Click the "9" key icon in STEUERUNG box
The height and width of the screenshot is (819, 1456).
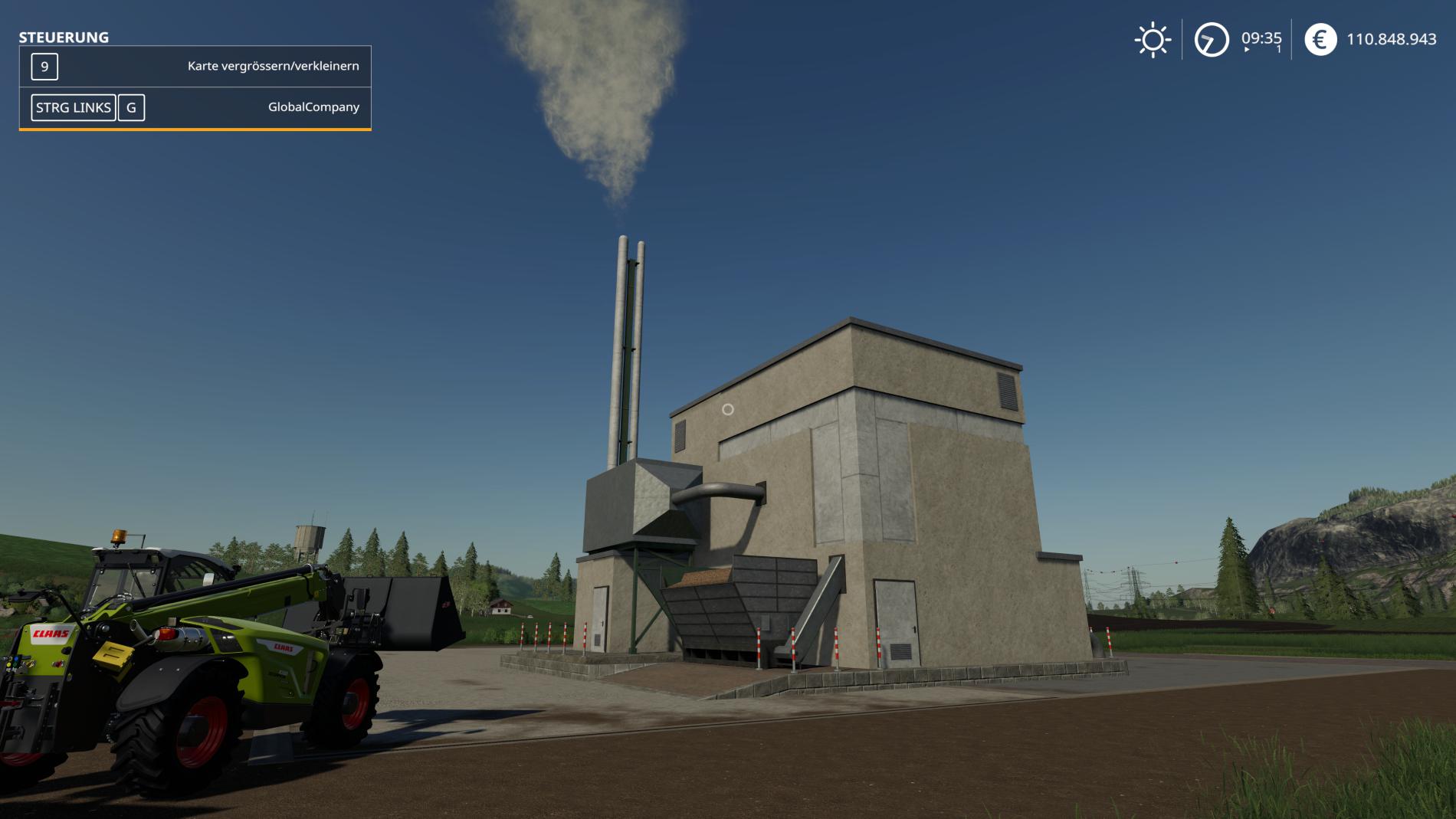[44, 67]
